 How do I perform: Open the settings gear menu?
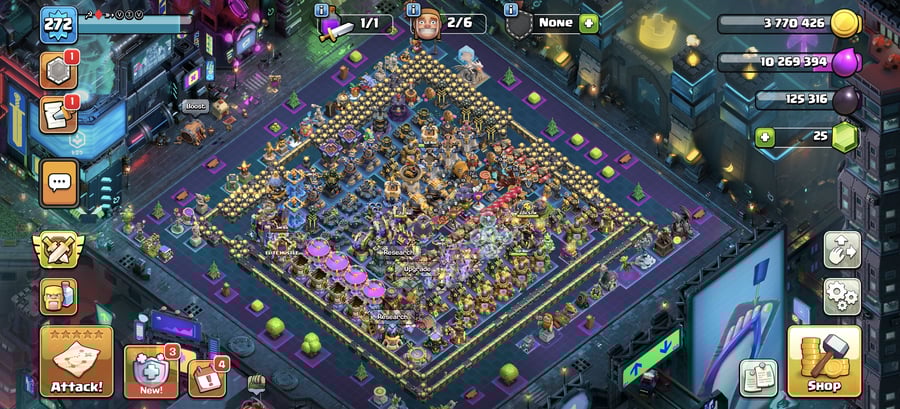[x=842, y=296]
